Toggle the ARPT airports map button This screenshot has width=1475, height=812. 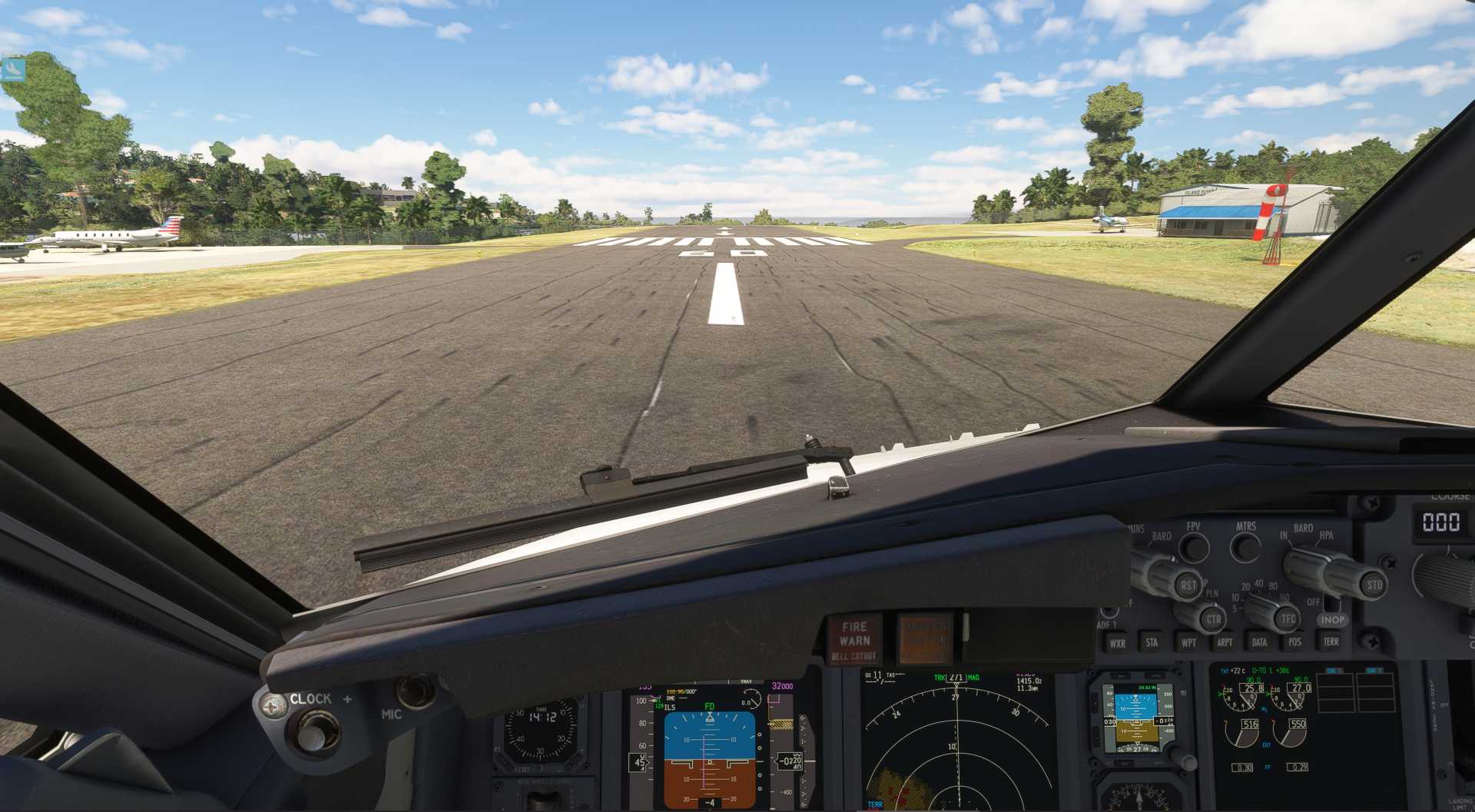pyautogui.click(x=1225, y=642)
